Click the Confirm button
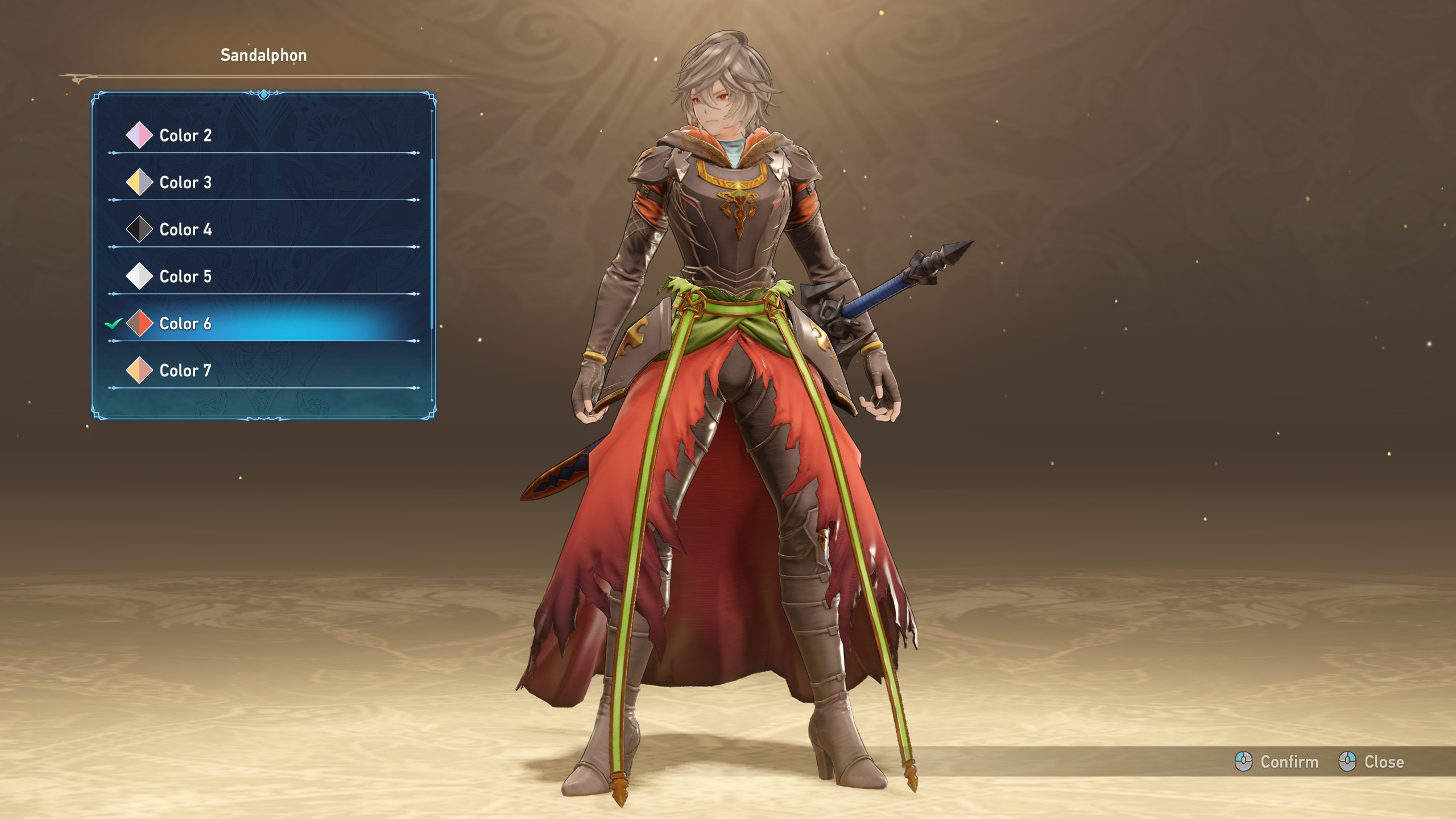This screenshot has height=819, width=1456. tap(1277, 762)
